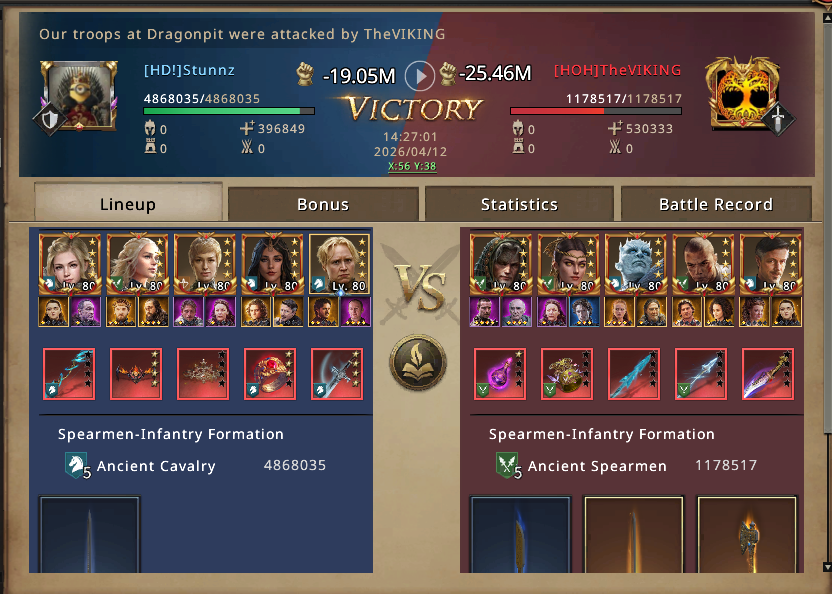Inspect the Ancient Spearmen troop icon

[x=508, y=465]
